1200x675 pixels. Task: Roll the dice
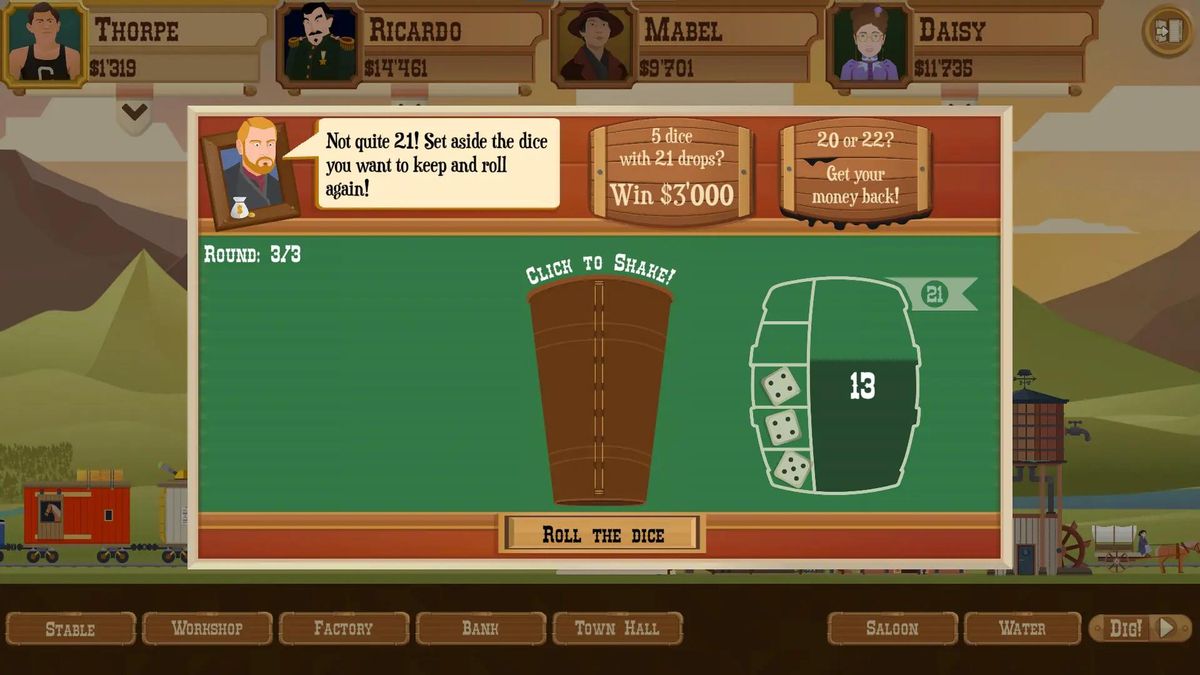[602, 534]
